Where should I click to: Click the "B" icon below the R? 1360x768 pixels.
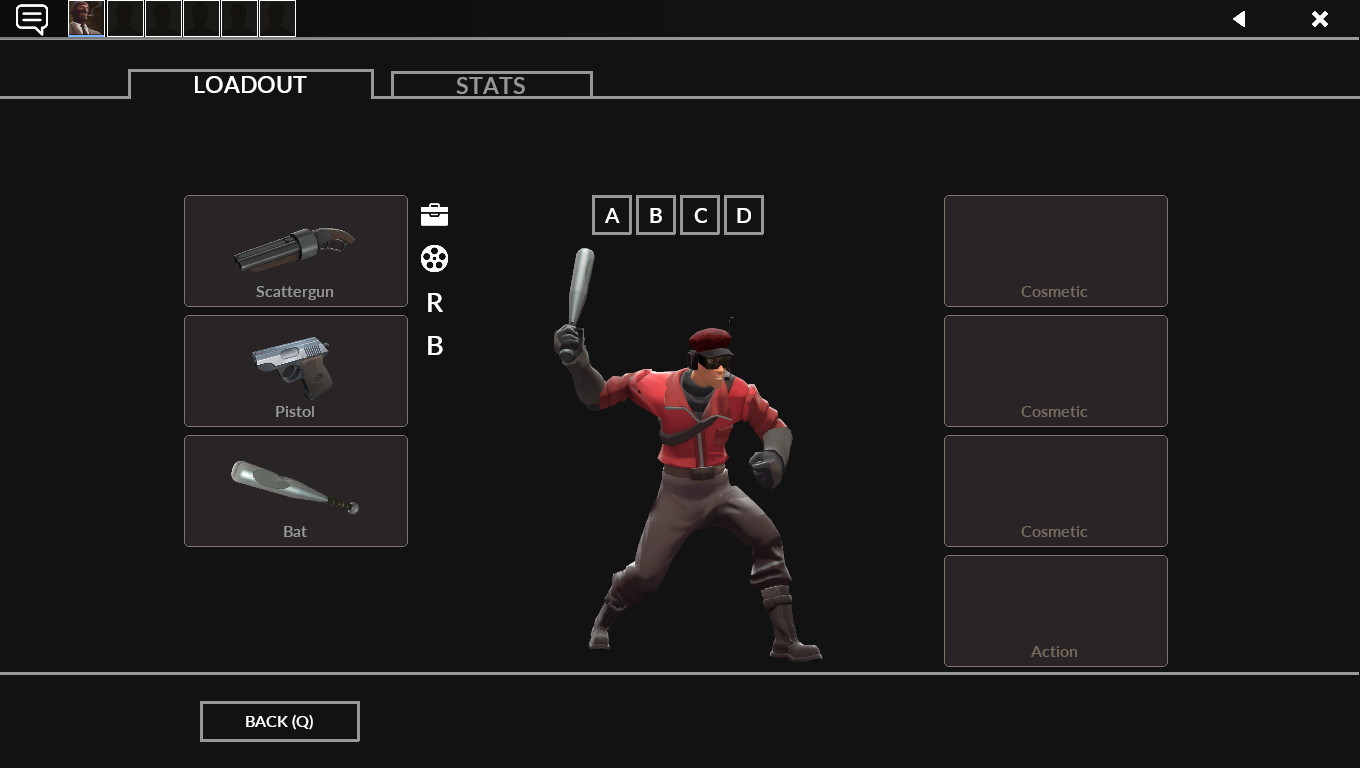tap(434, 346)
